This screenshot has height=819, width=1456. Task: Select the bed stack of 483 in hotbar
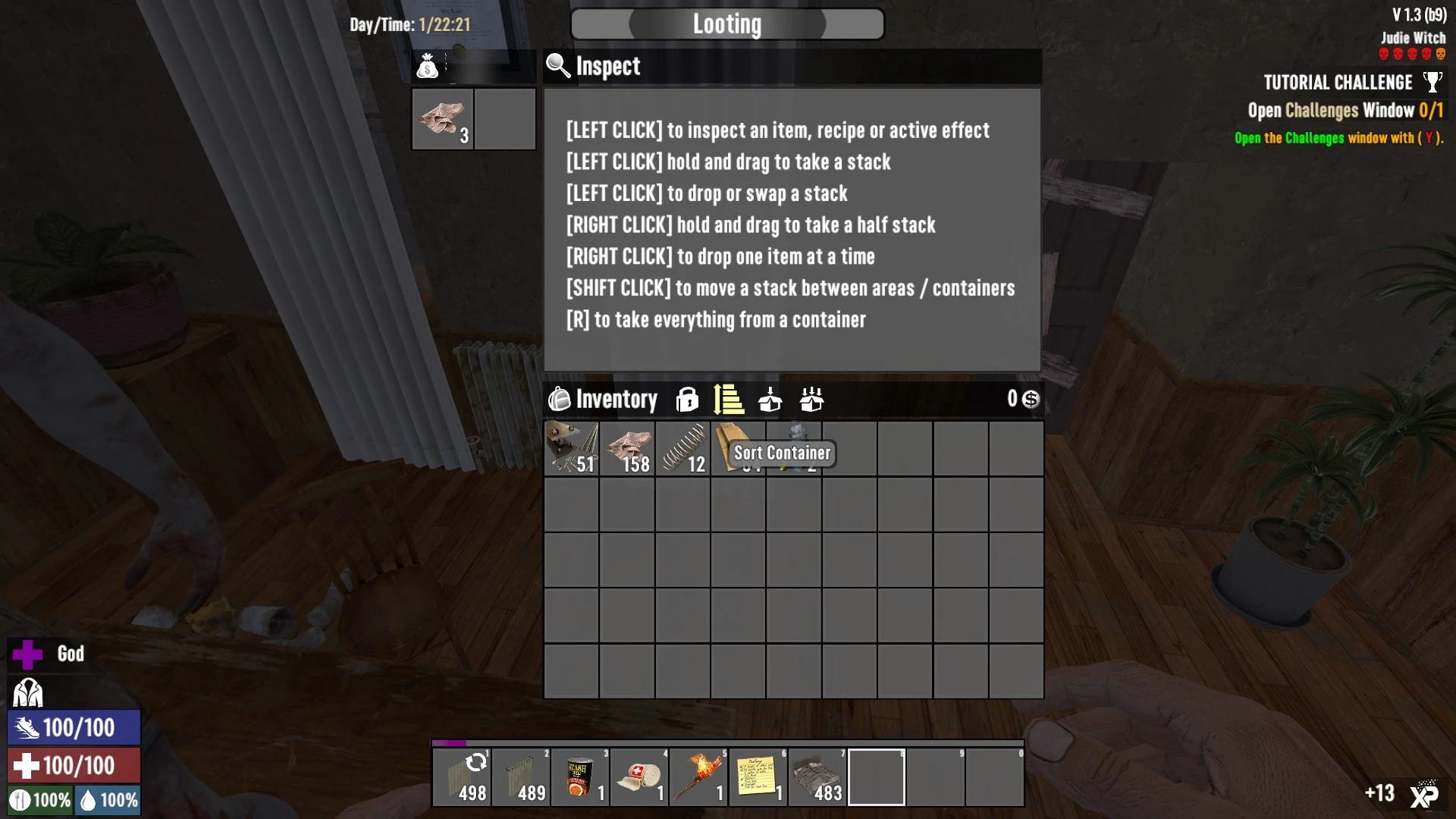coord(817,777)
